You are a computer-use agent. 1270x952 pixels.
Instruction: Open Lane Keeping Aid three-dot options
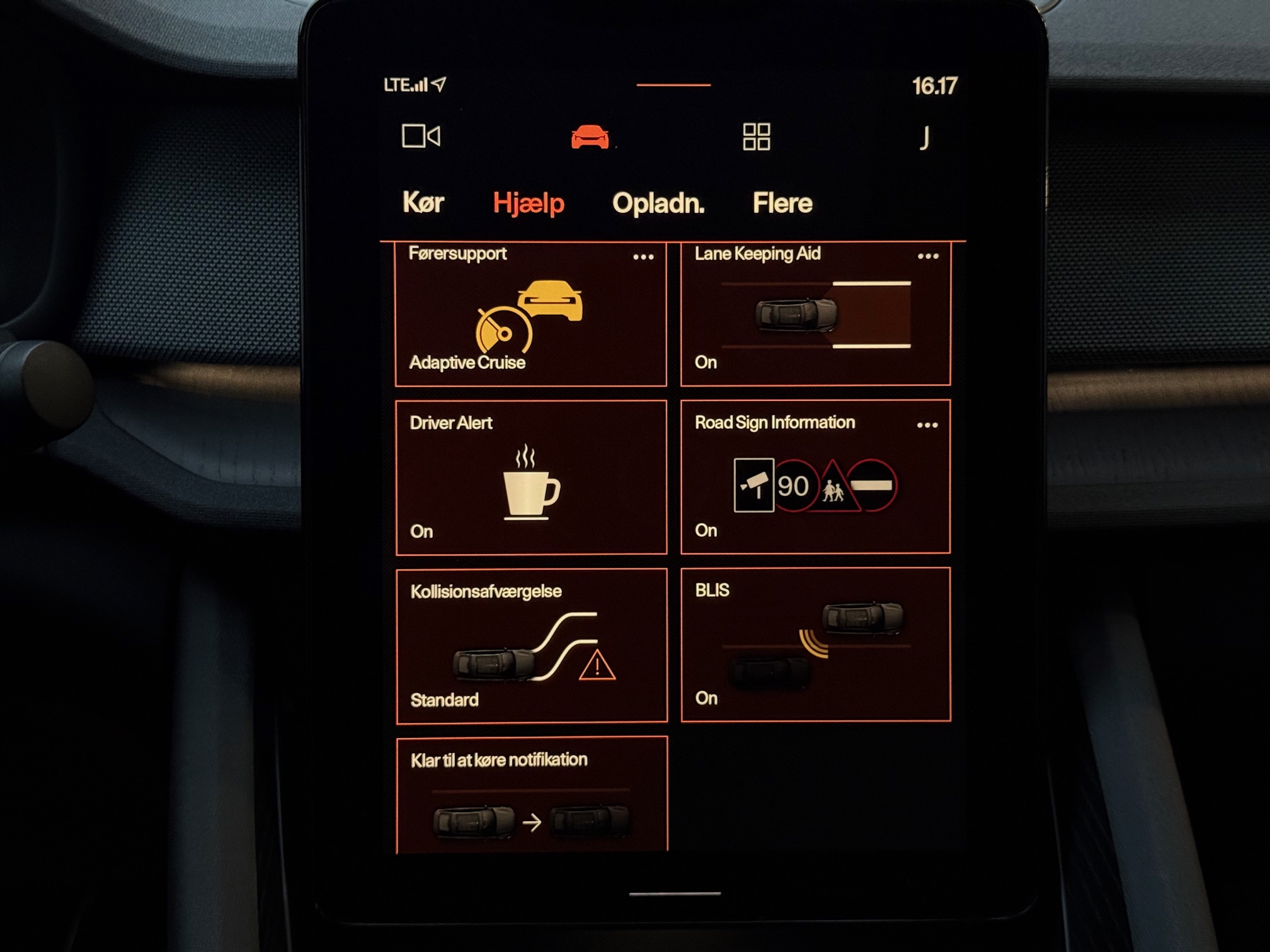point(928,256)
